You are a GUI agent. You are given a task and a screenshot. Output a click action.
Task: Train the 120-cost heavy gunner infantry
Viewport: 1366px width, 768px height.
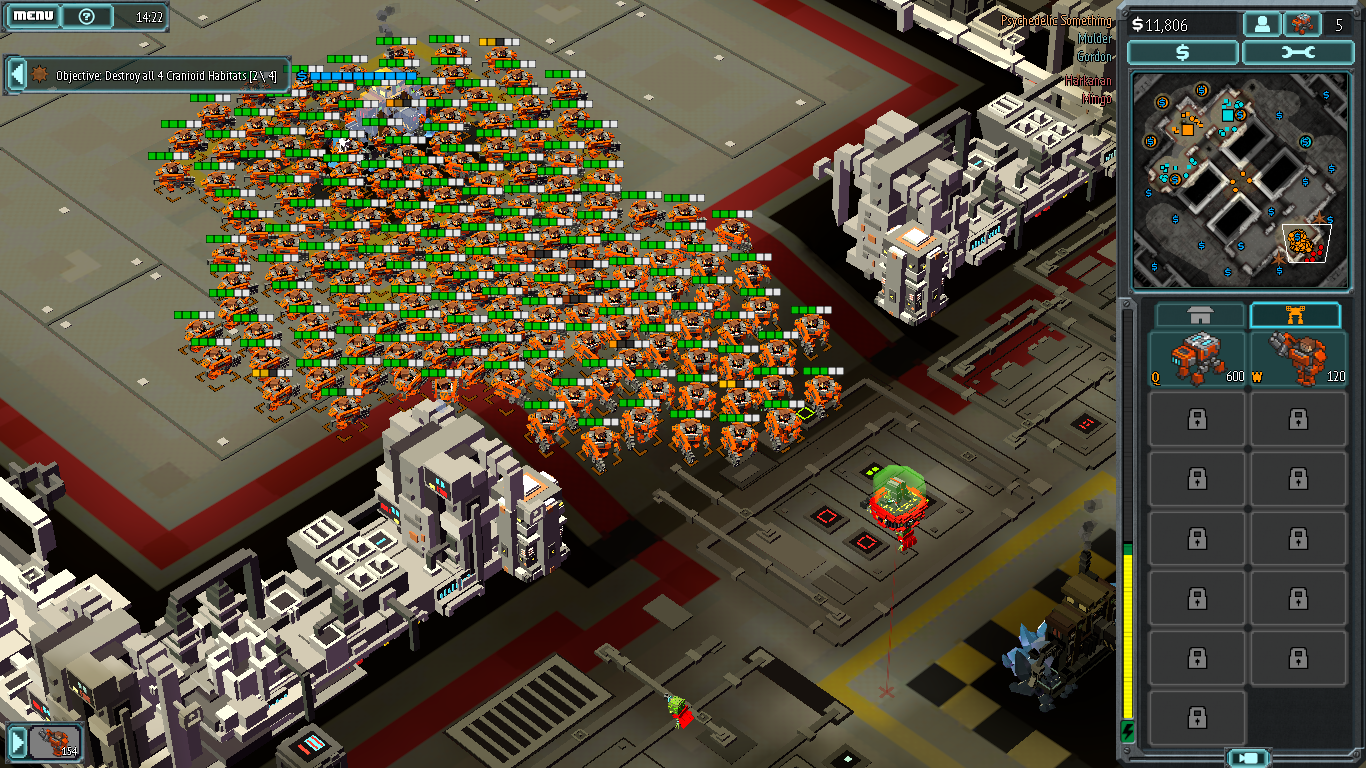pyautogui.click(x=1298, y=359)
